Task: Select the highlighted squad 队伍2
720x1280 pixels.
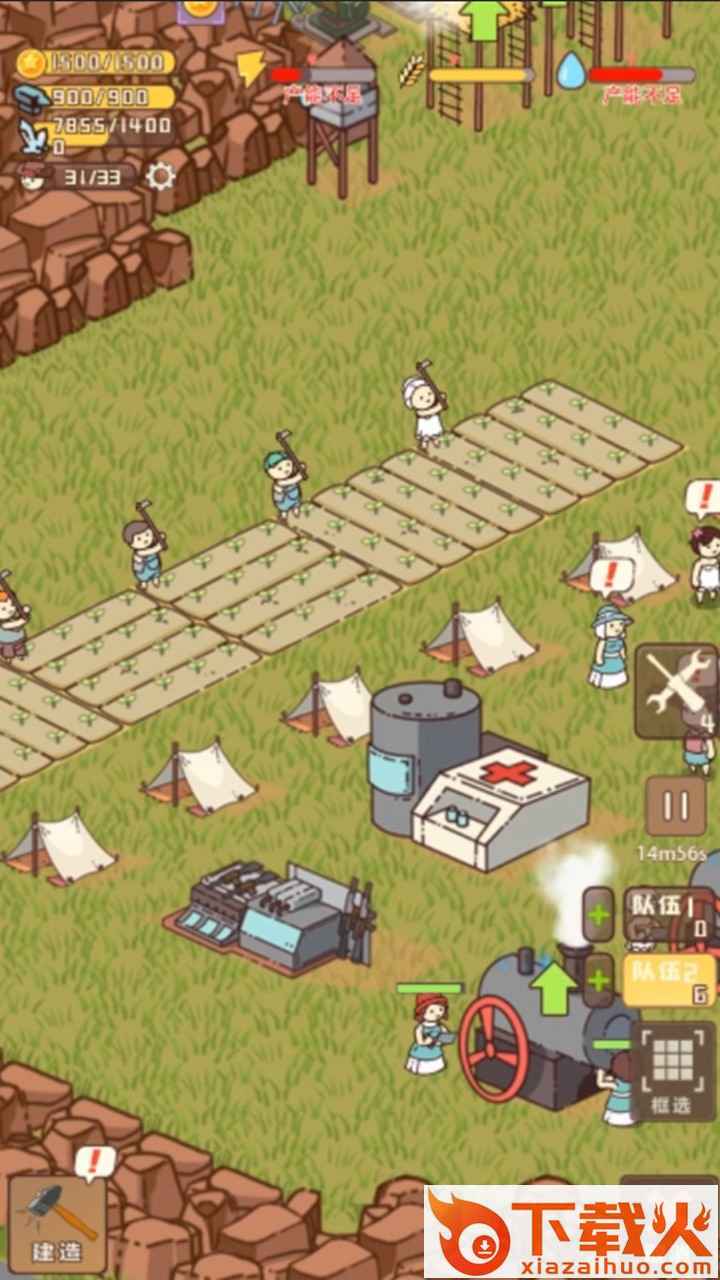Action: click(669, 980)
